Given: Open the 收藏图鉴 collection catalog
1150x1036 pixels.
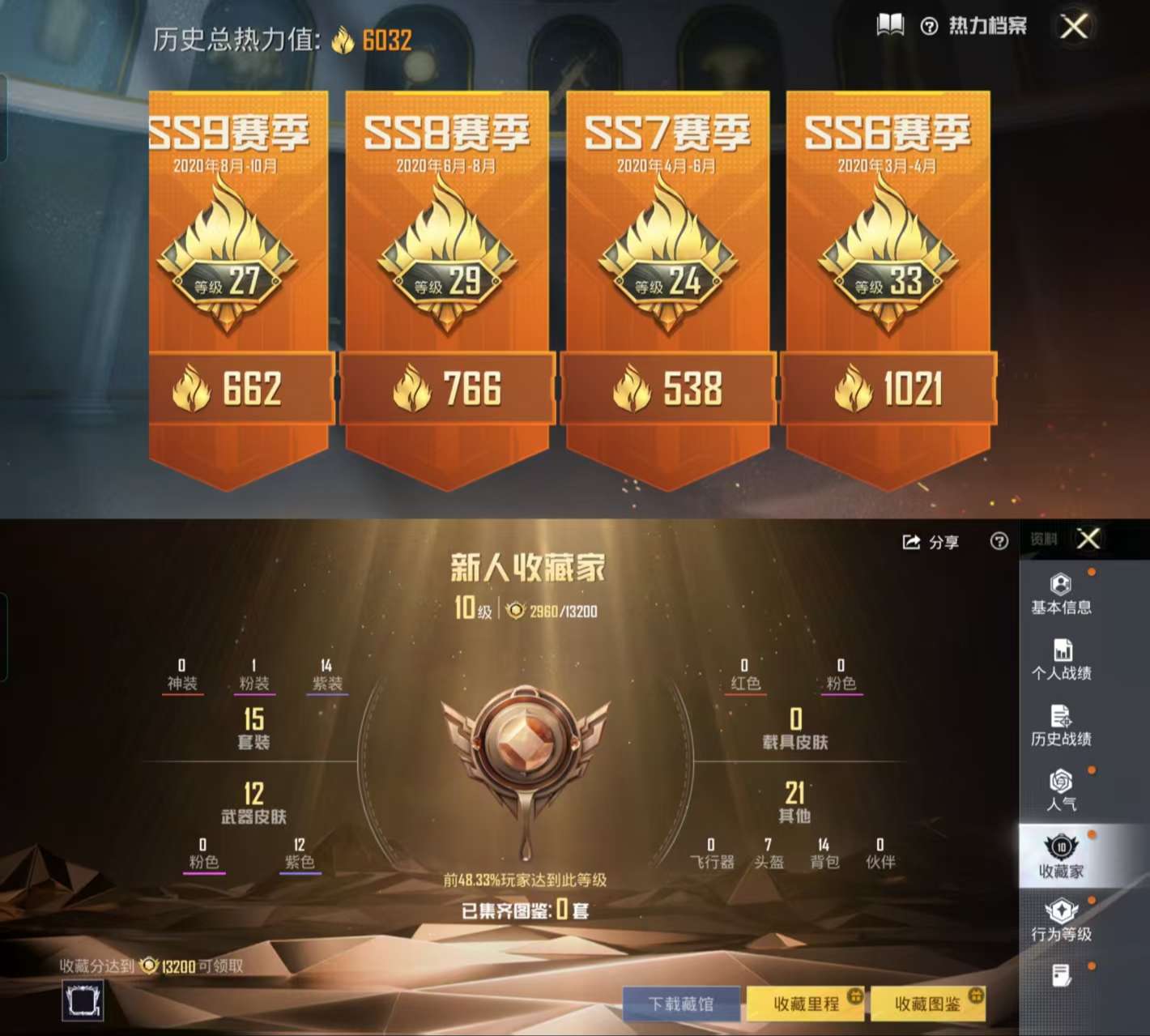Looking at the screenshot, I should [x=928, y=1002].
